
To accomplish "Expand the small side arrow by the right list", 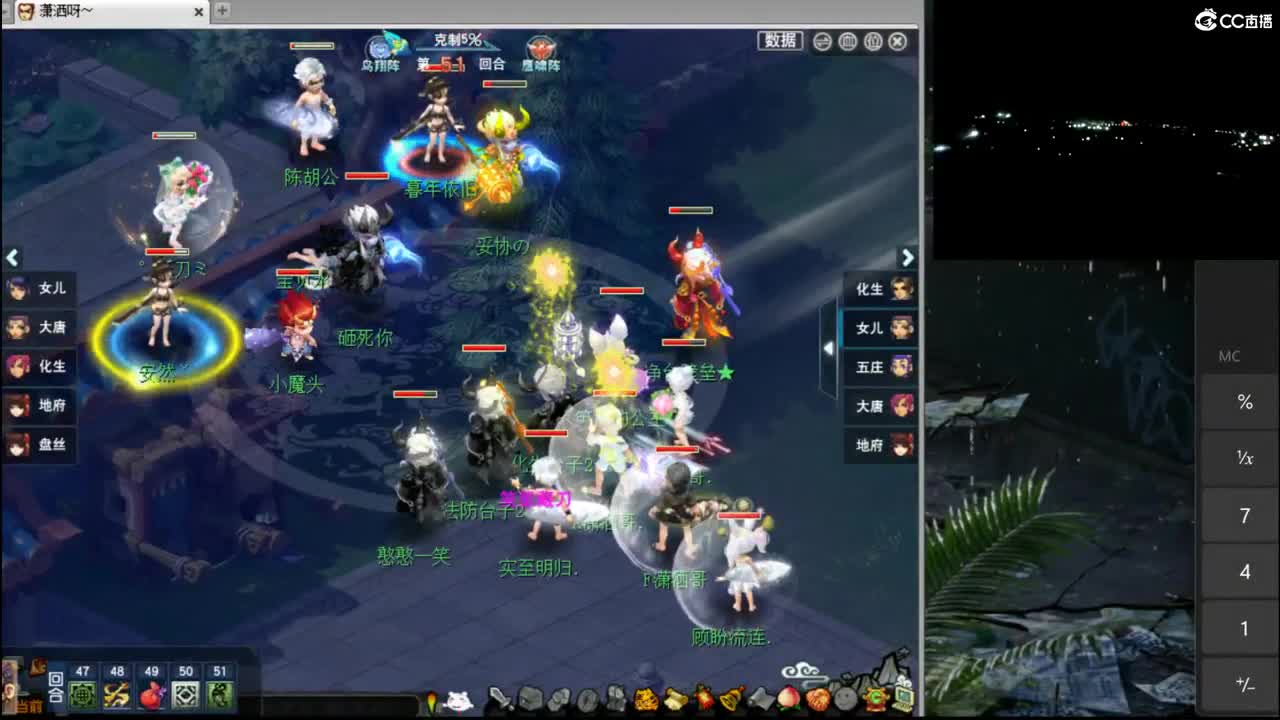I will (828, 348).
